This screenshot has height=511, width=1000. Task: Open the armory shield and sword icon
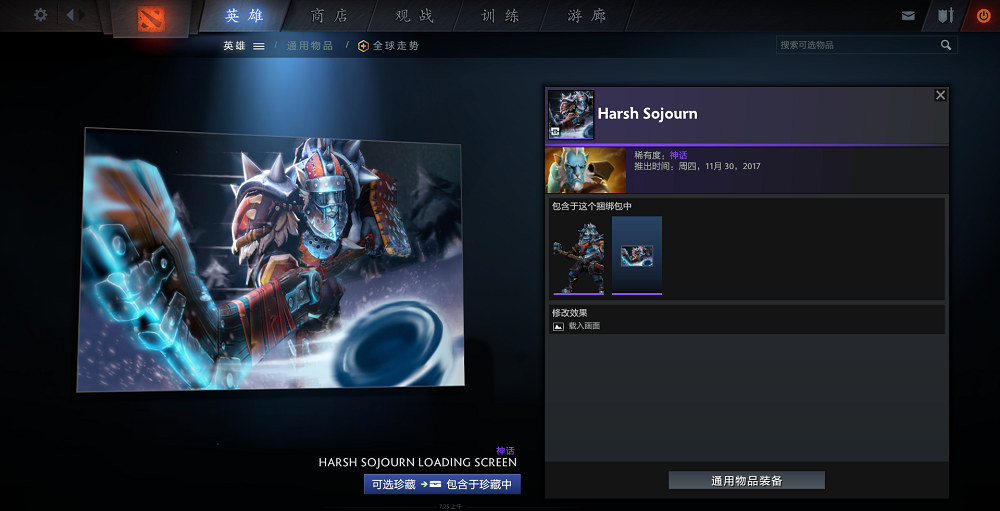[945, 16]
